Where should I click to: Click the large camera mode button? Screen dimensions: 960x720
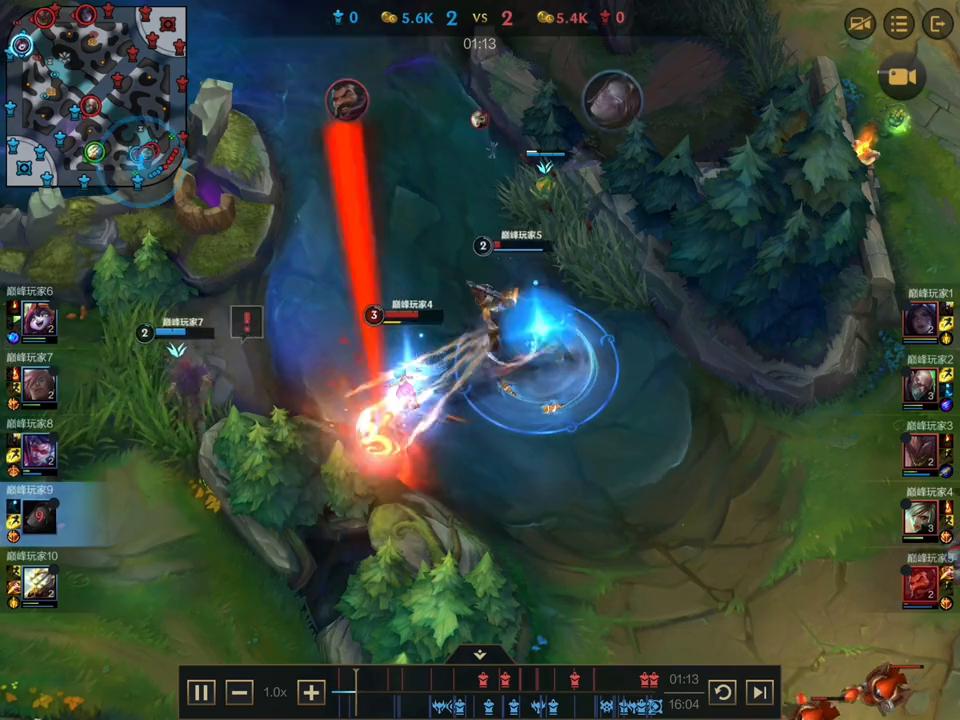coord(902,77)
